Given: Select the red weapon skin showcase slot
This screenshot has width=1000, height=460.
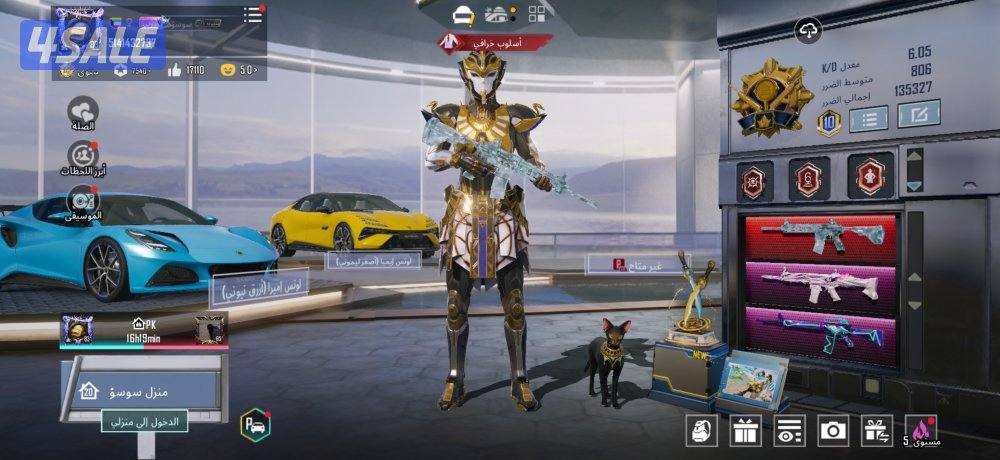Looking at the screenshot, I should (x=821, y=238).
